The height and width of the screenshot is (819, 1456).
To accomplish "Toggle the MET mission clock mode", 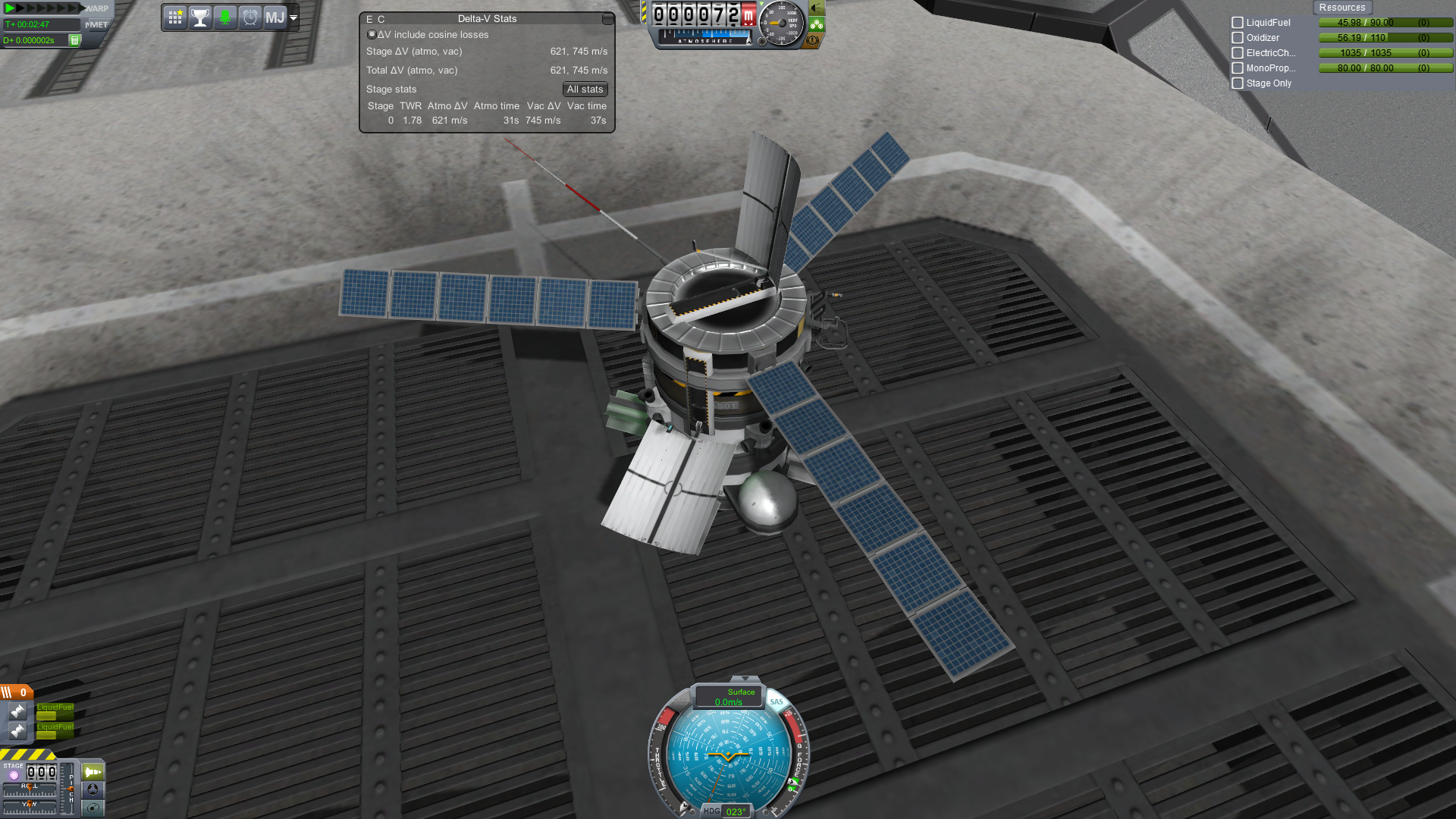I will click(x=97, y=24).
